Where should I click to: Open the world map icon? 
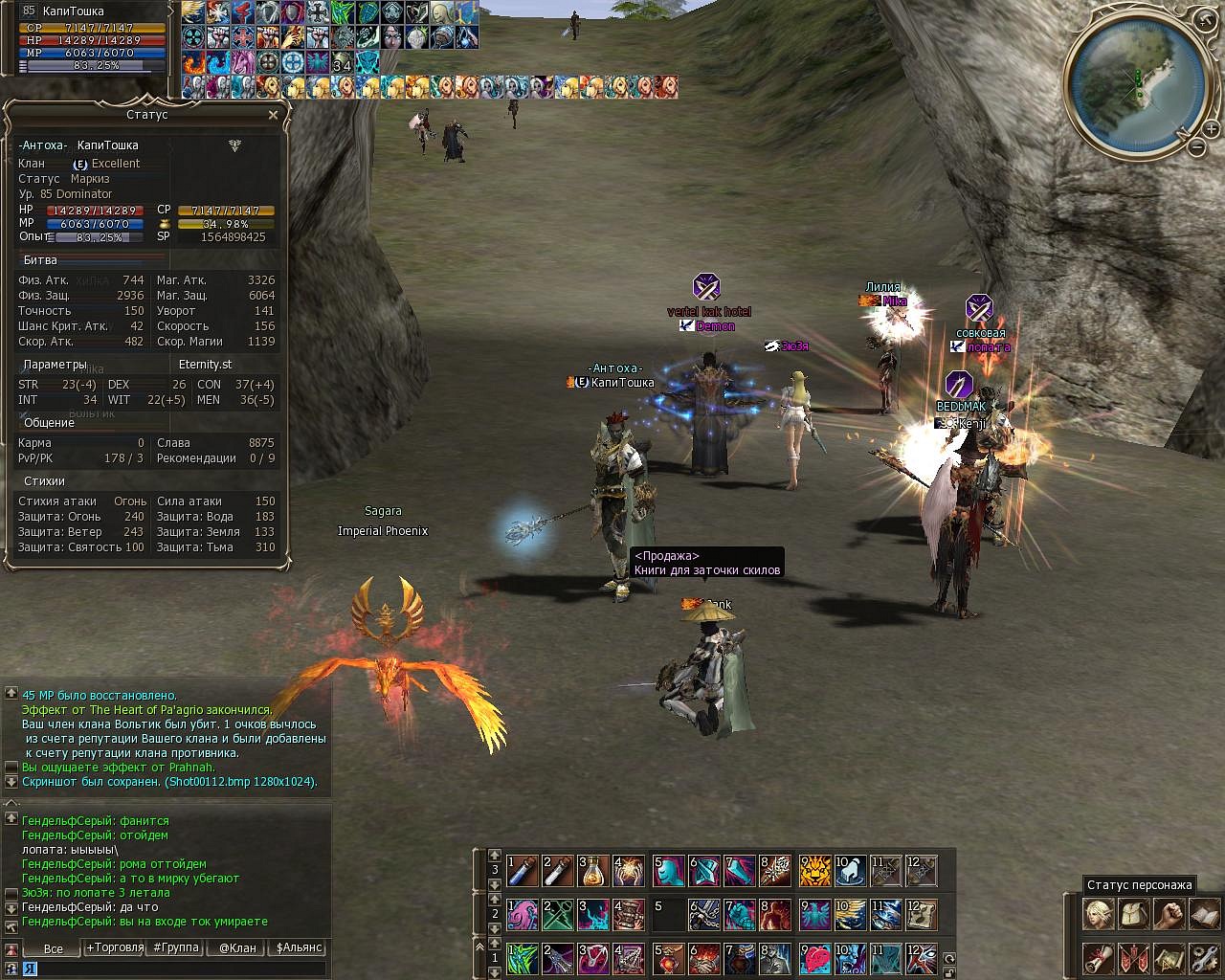1169,957
